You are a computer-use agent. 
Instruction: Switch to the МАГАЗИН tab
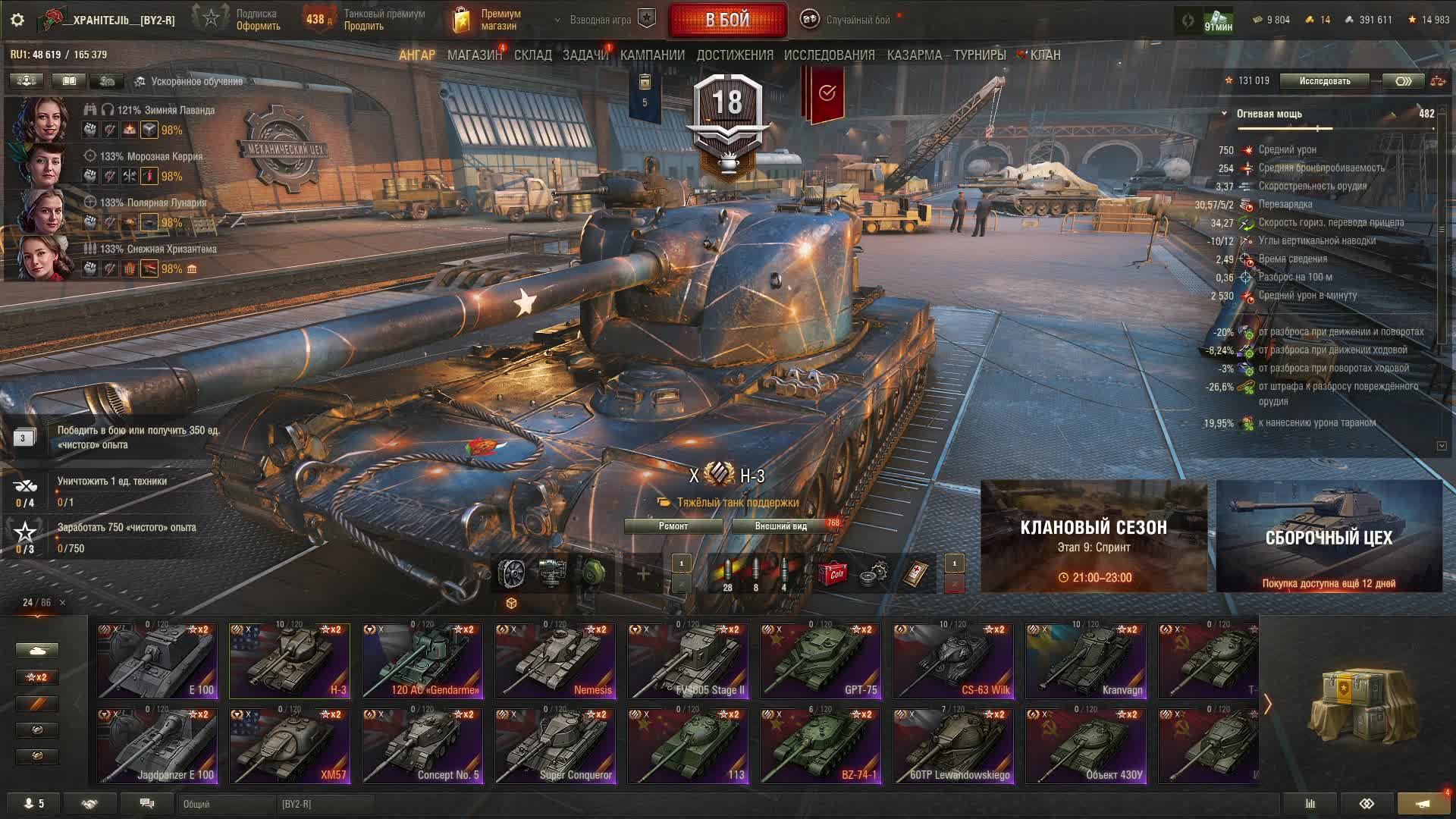point(474,55)
